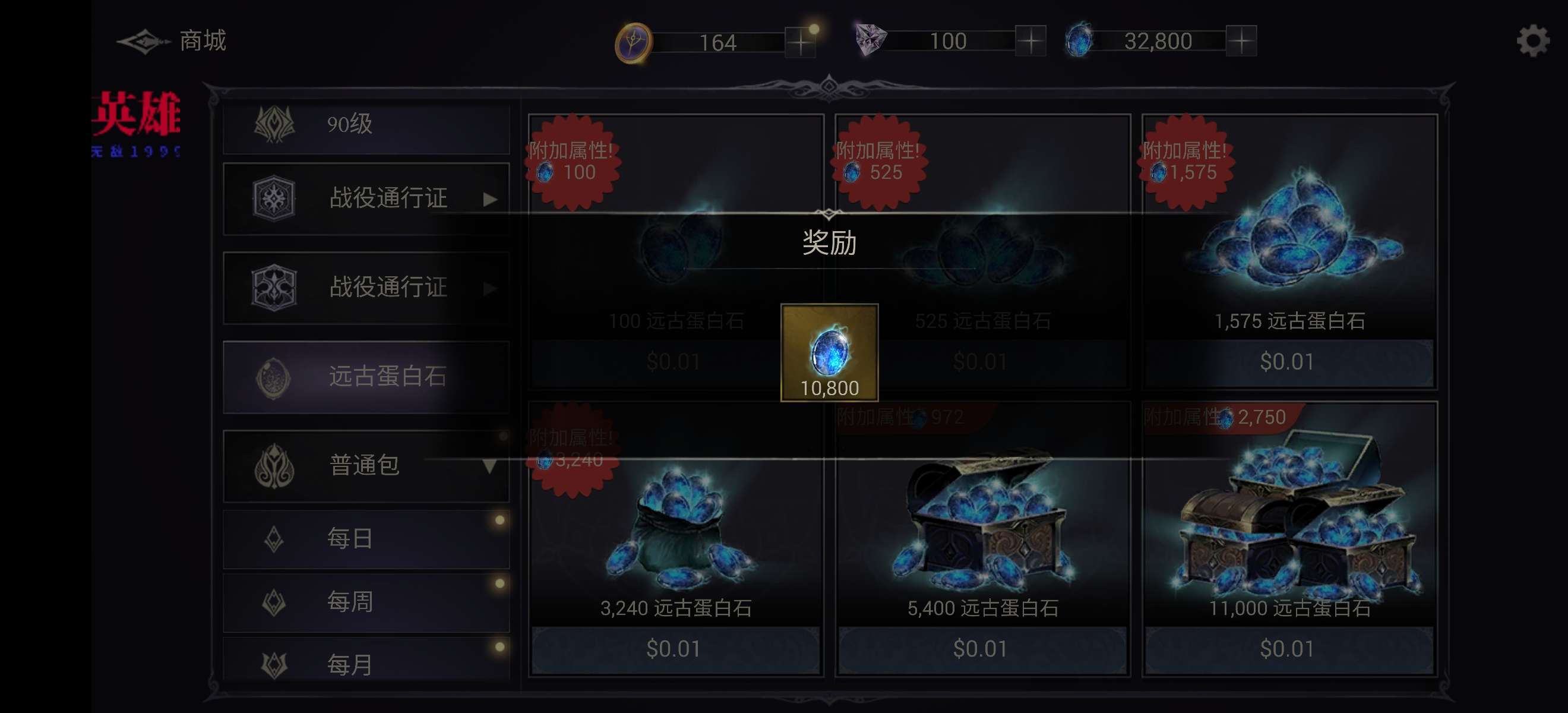Select the 100 远古蛋白石 pack

pyautogui.click(x=675, y=361)
